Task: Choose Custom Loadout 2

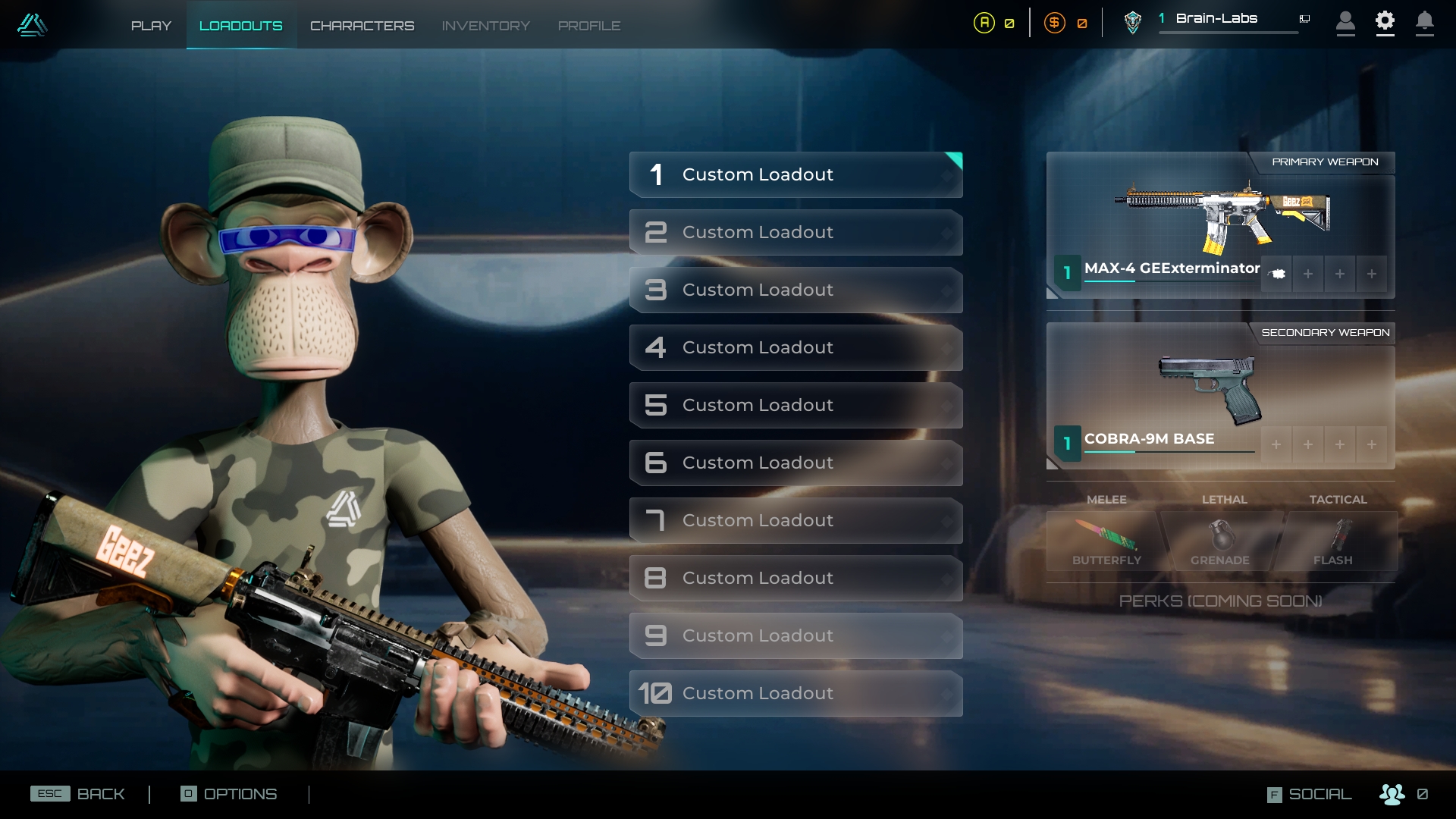Action: click(795, 233)
